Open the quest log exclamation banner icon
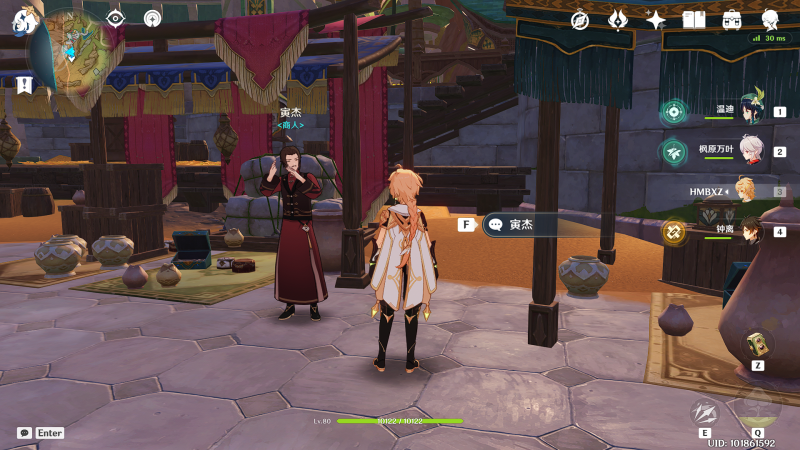 tap(24, 85)
